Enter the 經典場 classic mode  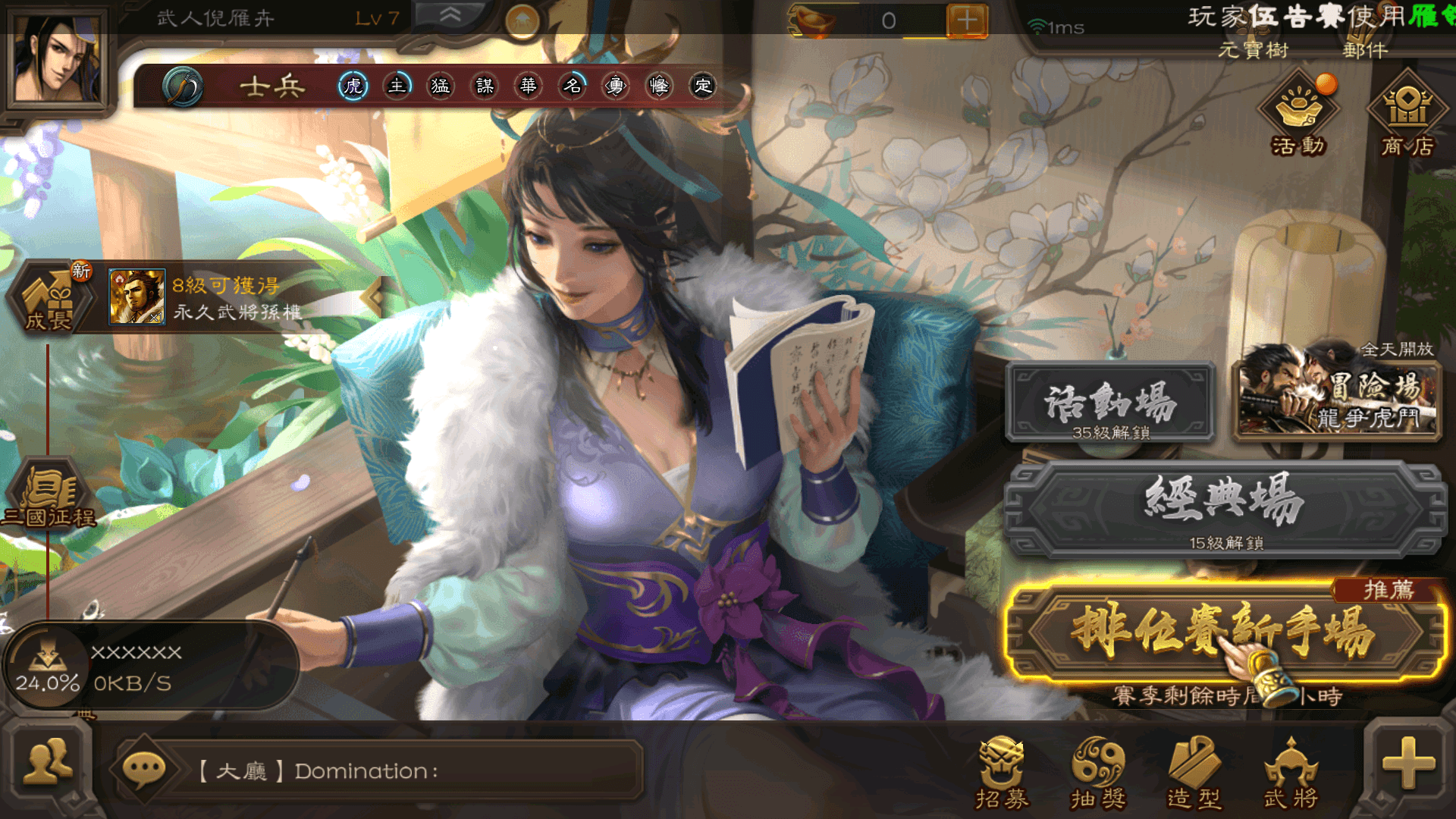point(1224,508)
